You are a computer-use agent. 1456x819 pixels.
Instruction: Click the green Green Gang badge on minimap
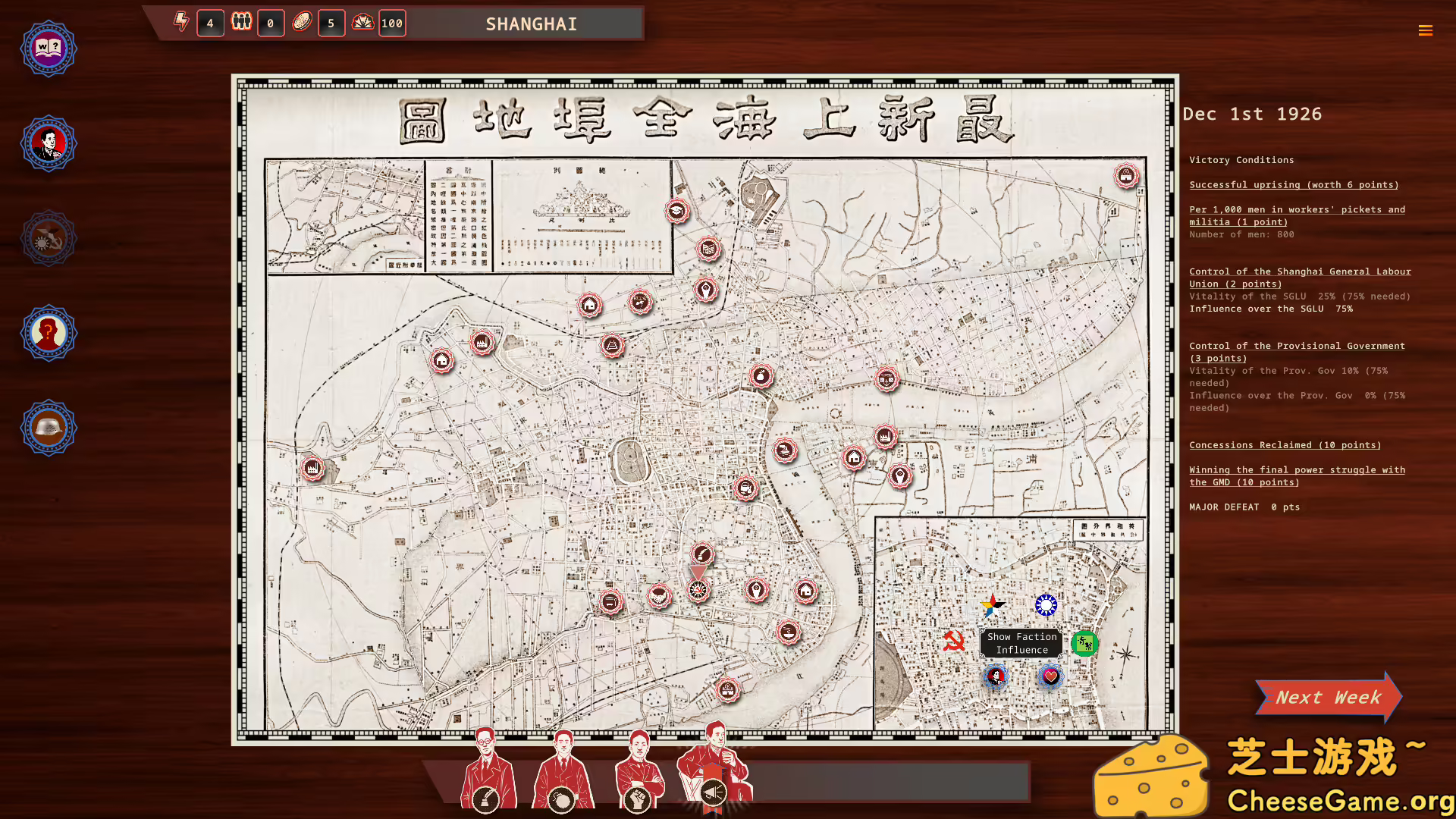[1084, 644]
